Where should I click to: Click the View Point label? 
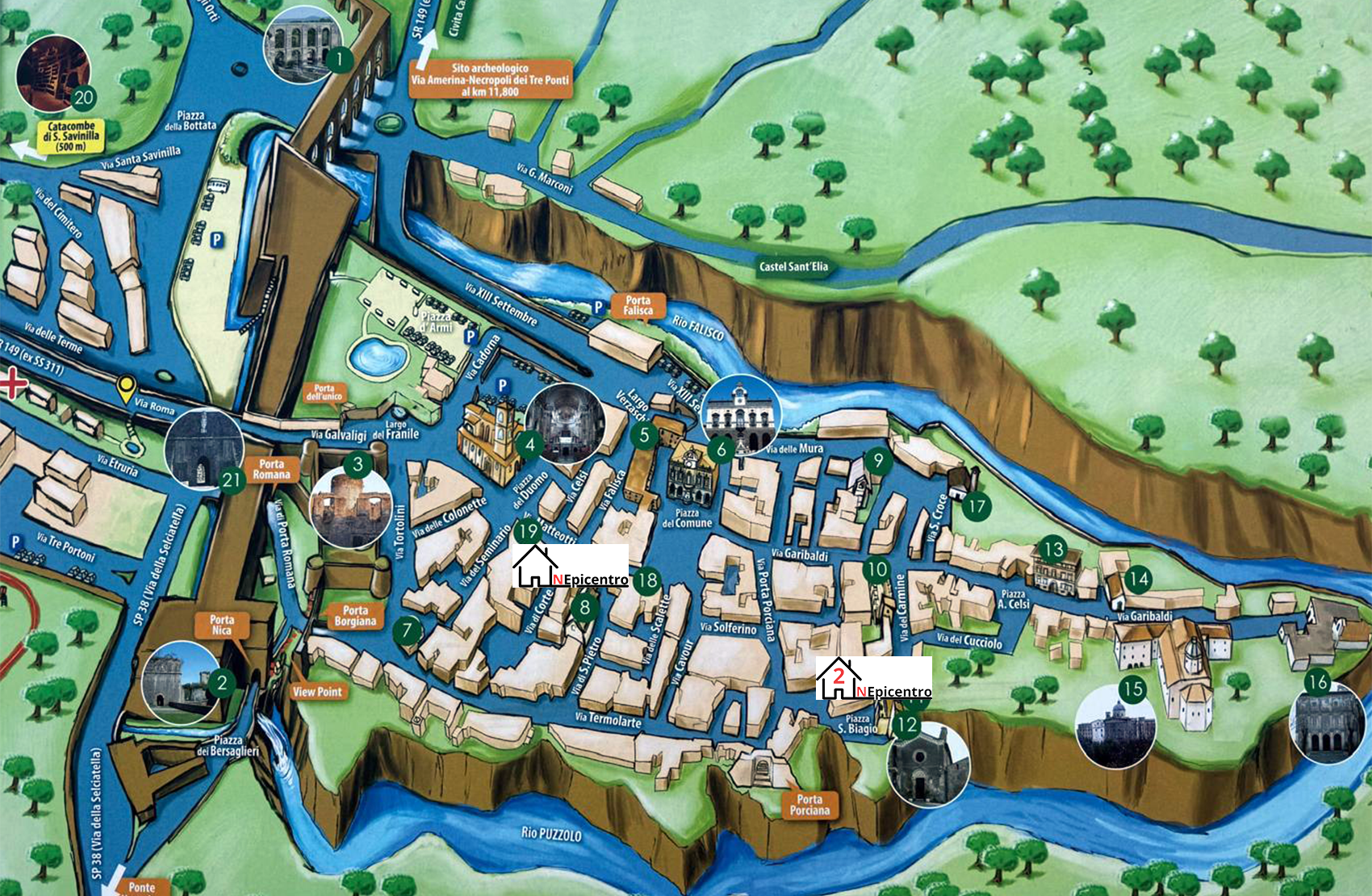[x=317, y=692]
